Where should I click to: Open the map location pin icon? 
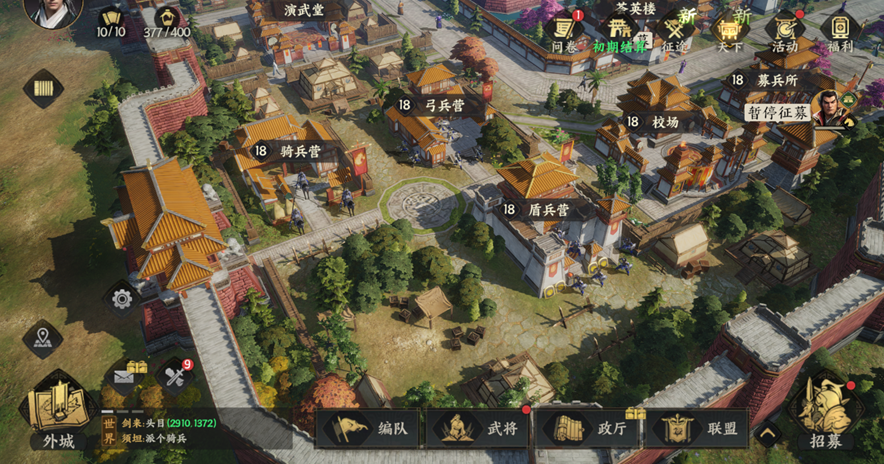click(42, 338)
